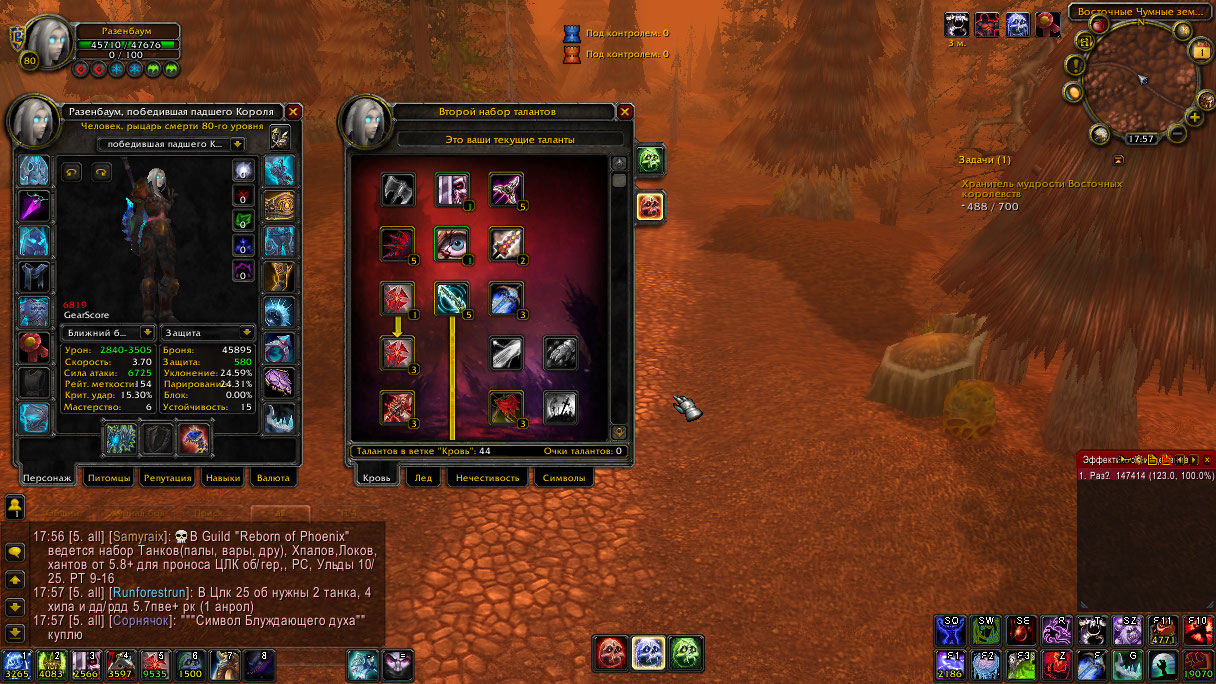
Task: Open the Нечестивость talent tree
Action: (x=487, y=478)
